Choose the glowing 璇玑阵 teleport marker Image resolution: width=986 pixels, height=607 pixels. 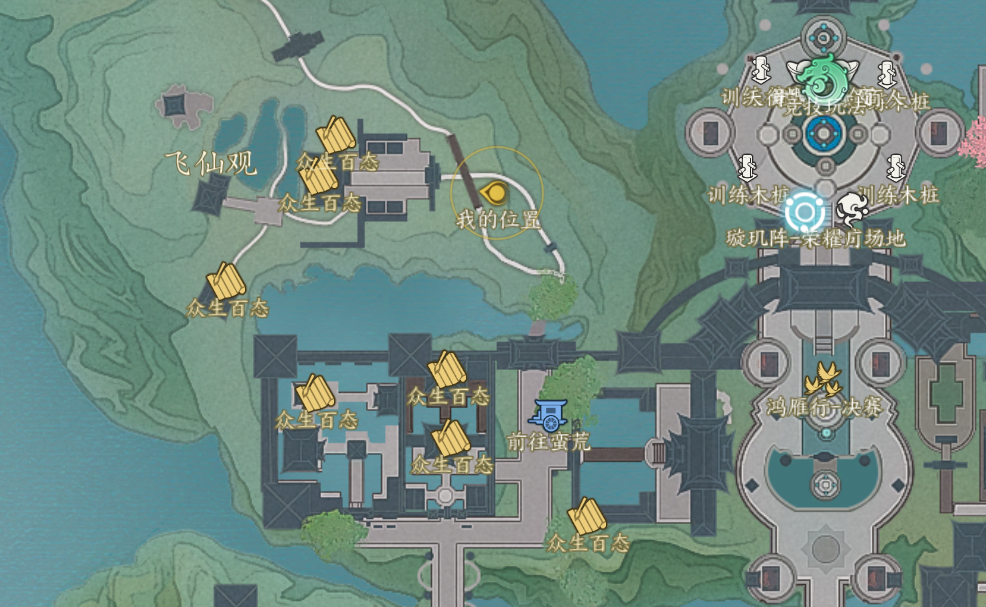[x=802, y=212]
